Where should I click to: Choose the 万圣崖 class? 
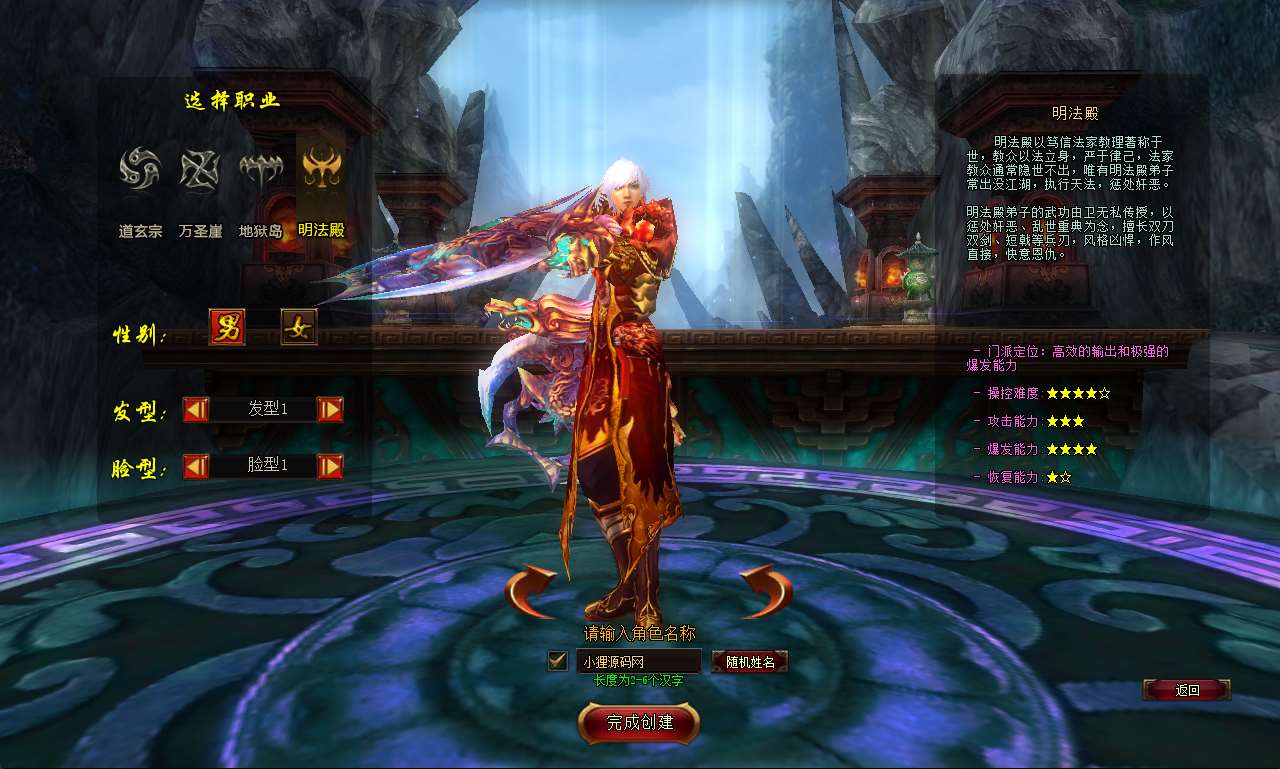pos(199,169)
